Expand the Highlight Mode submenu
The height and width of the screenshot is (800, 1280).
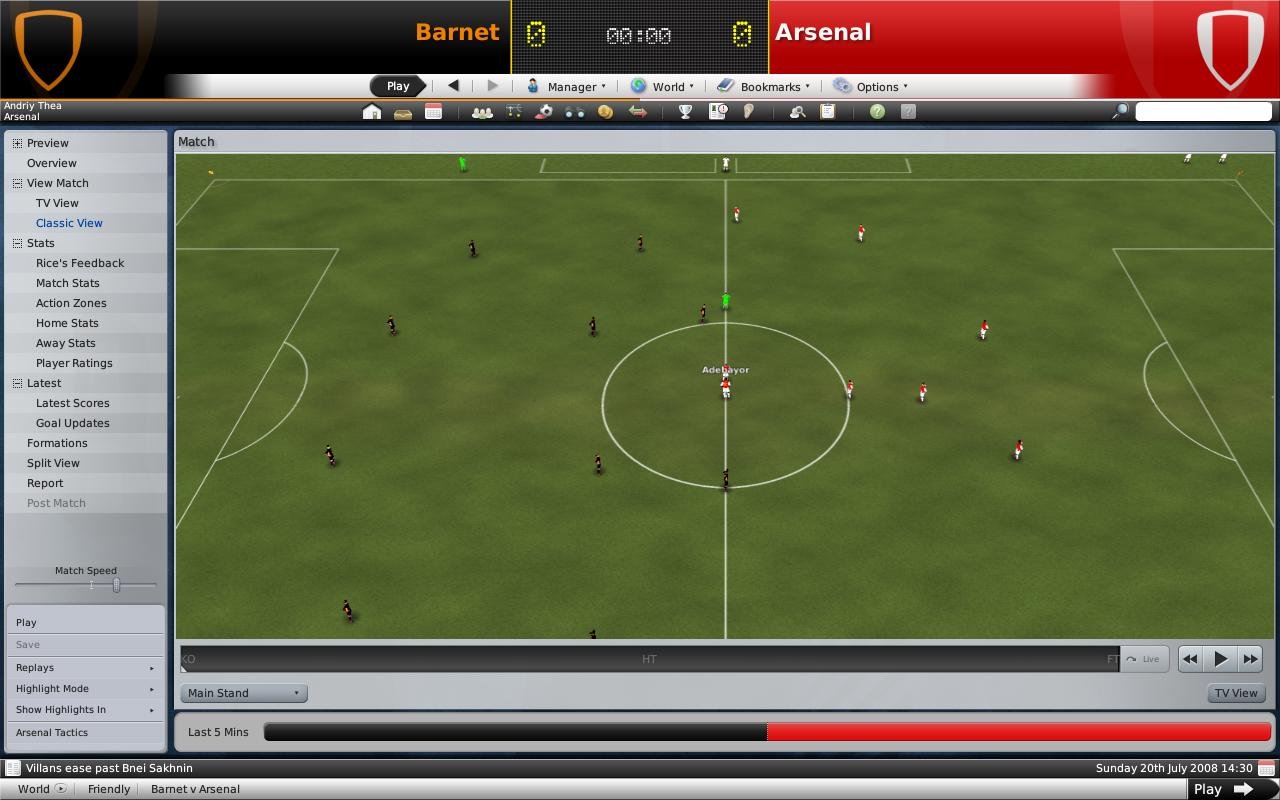[x=85, y=689]
